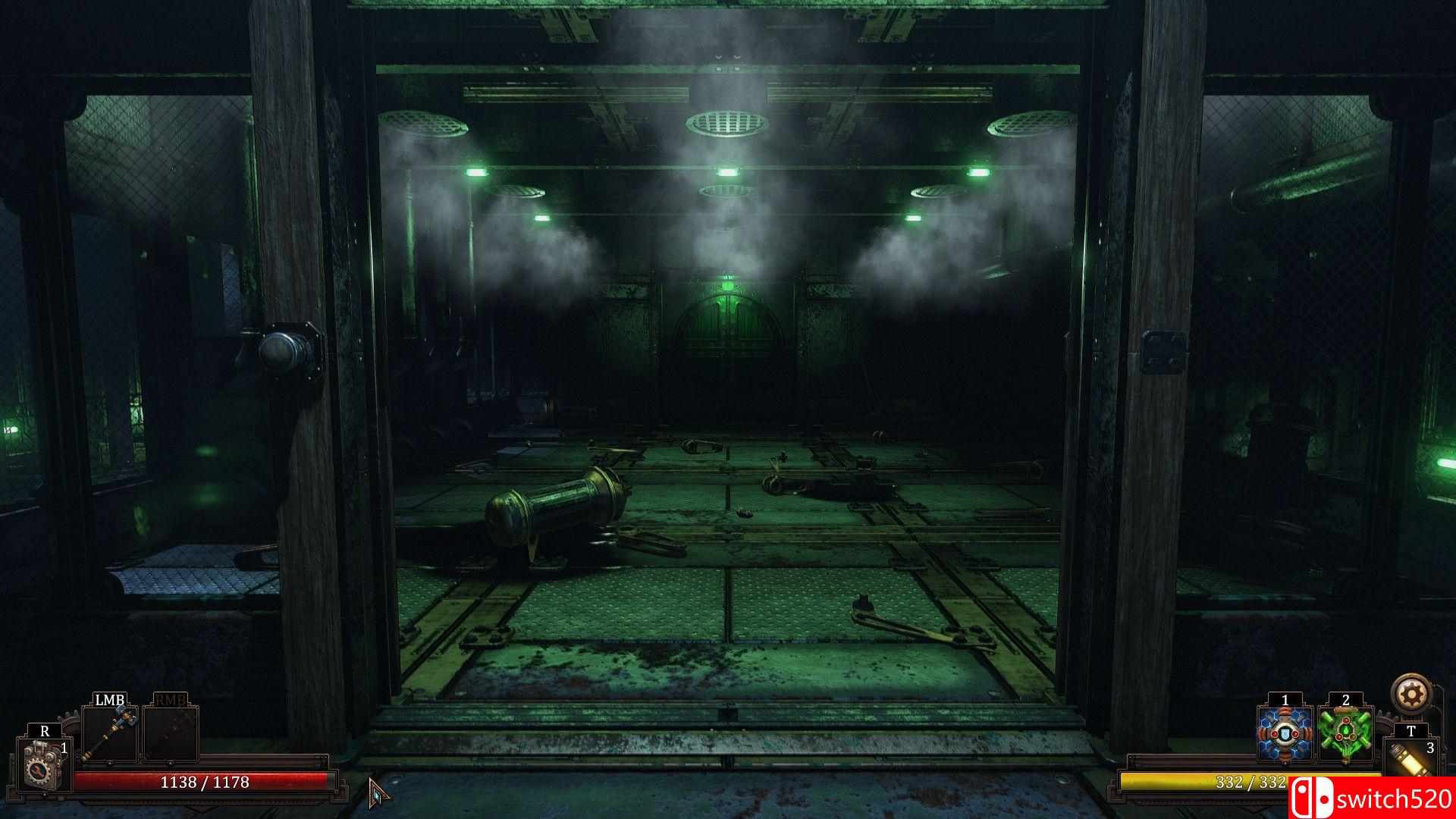
Task: Select the LMB tab label above the weapon slot
Action: (x=109, y=699)
